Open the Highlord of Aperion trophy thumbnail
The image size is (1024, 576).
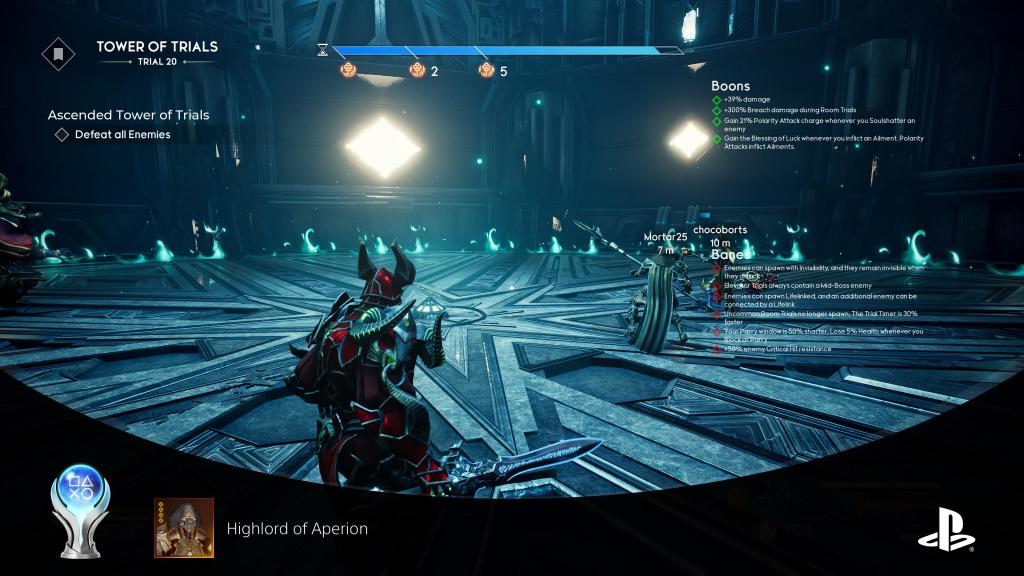(x=183, y=528)
